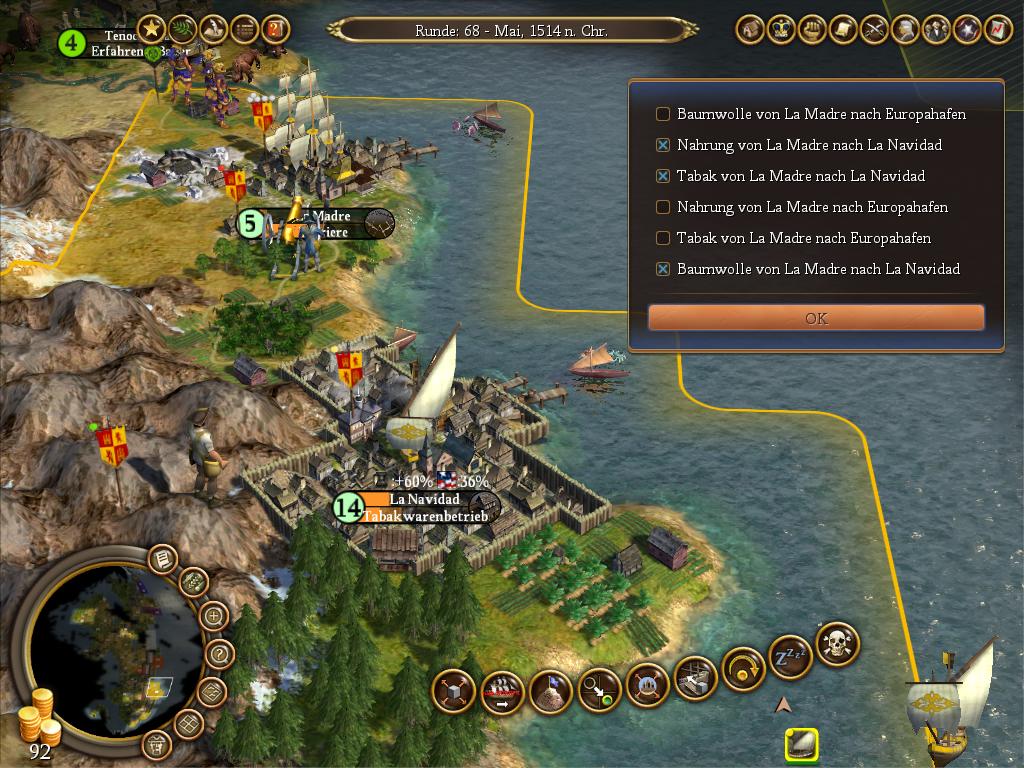Screen dimensions: 1024x768
Task: Click the gold star icon in top bar
Action: point(151,29)
